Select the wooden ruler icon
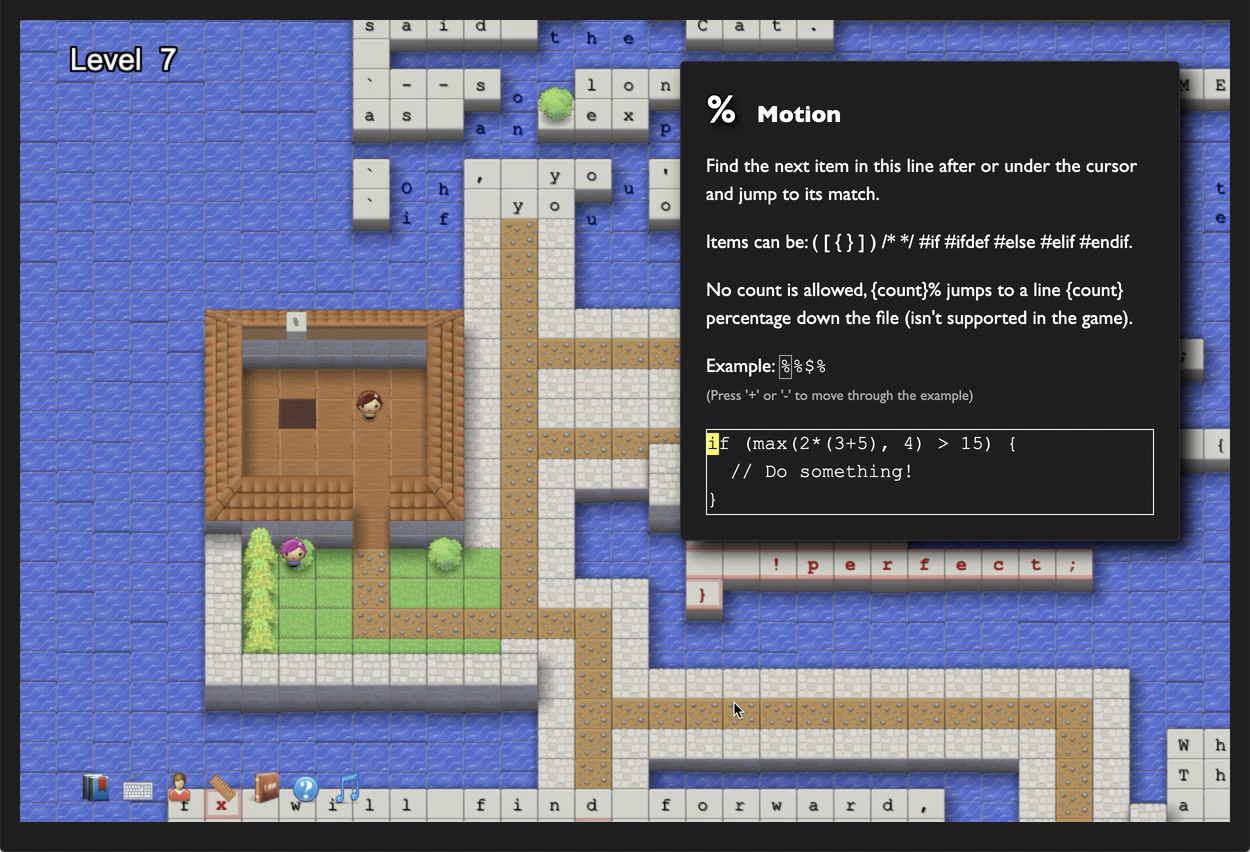1250x852 pixels. pyautogui.click(x=222, y=788)
